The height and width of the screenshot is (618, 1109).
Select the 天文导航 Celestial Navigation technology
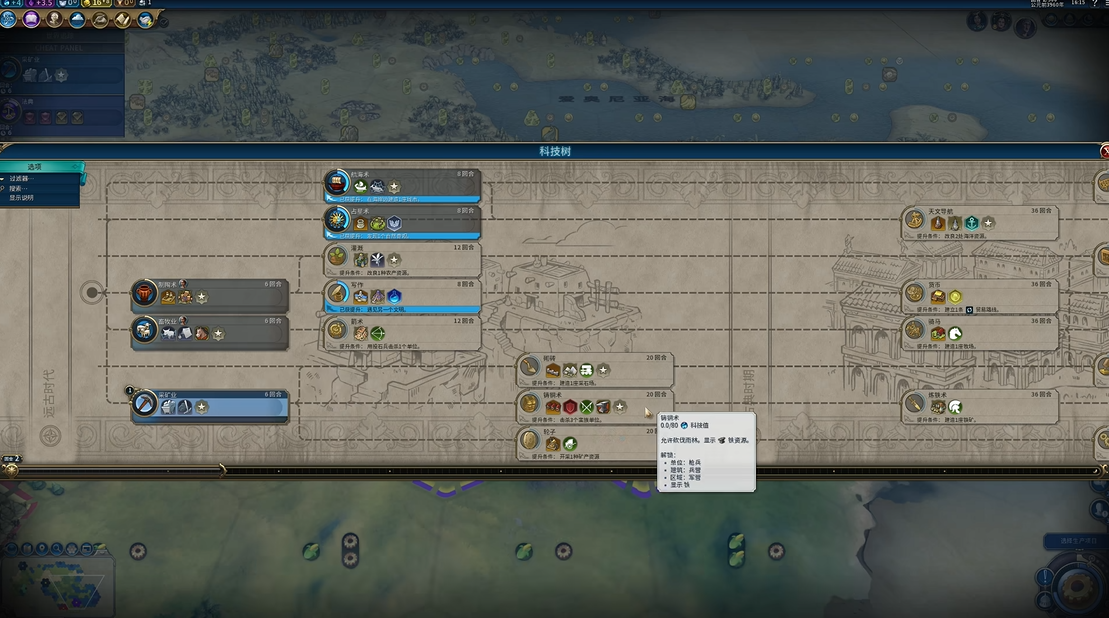point(981,221)
